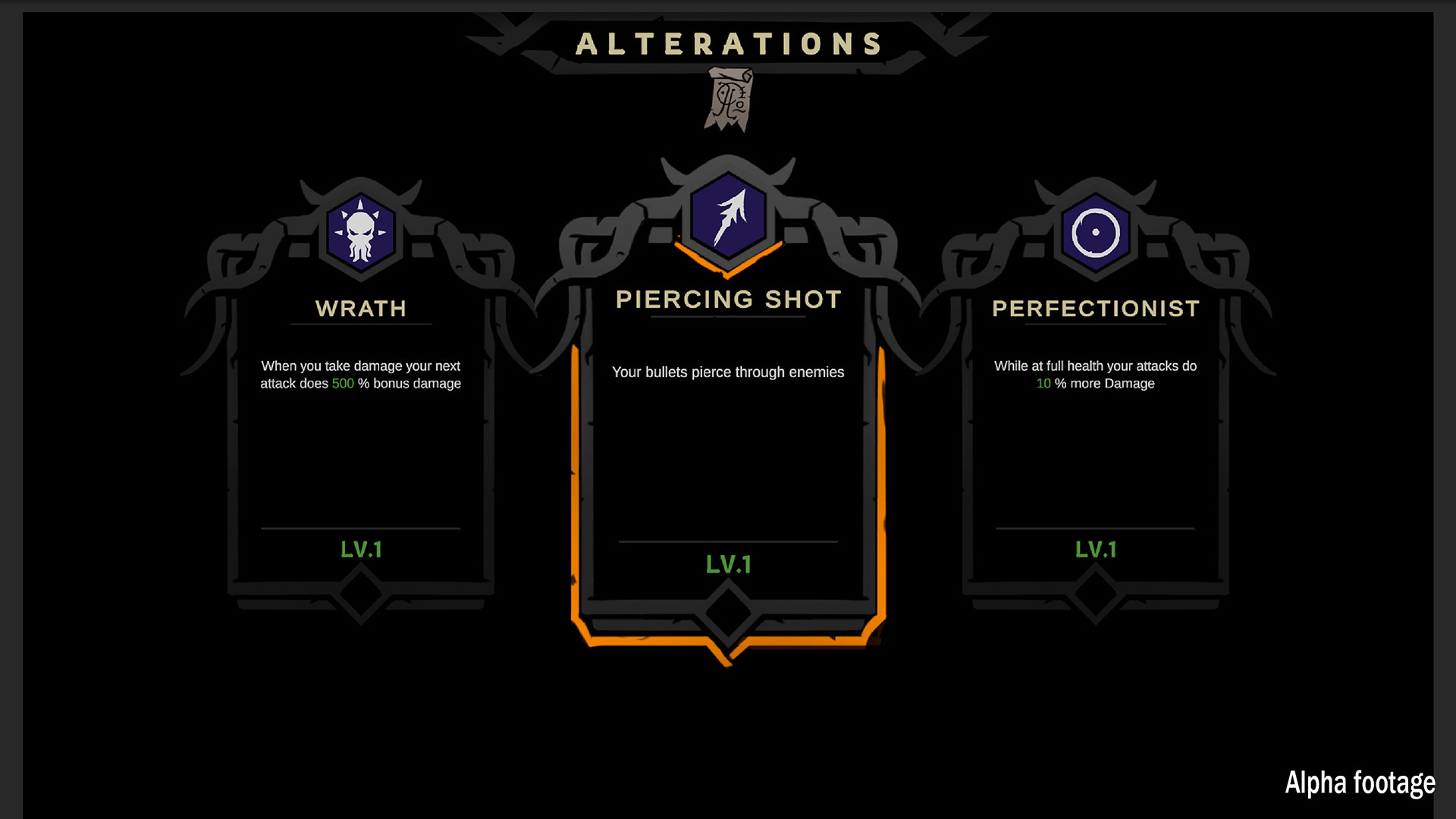Click the PERFECTIONIST title text
The height and width of the screenshot is (819, 1456).
click(1096, 309)
